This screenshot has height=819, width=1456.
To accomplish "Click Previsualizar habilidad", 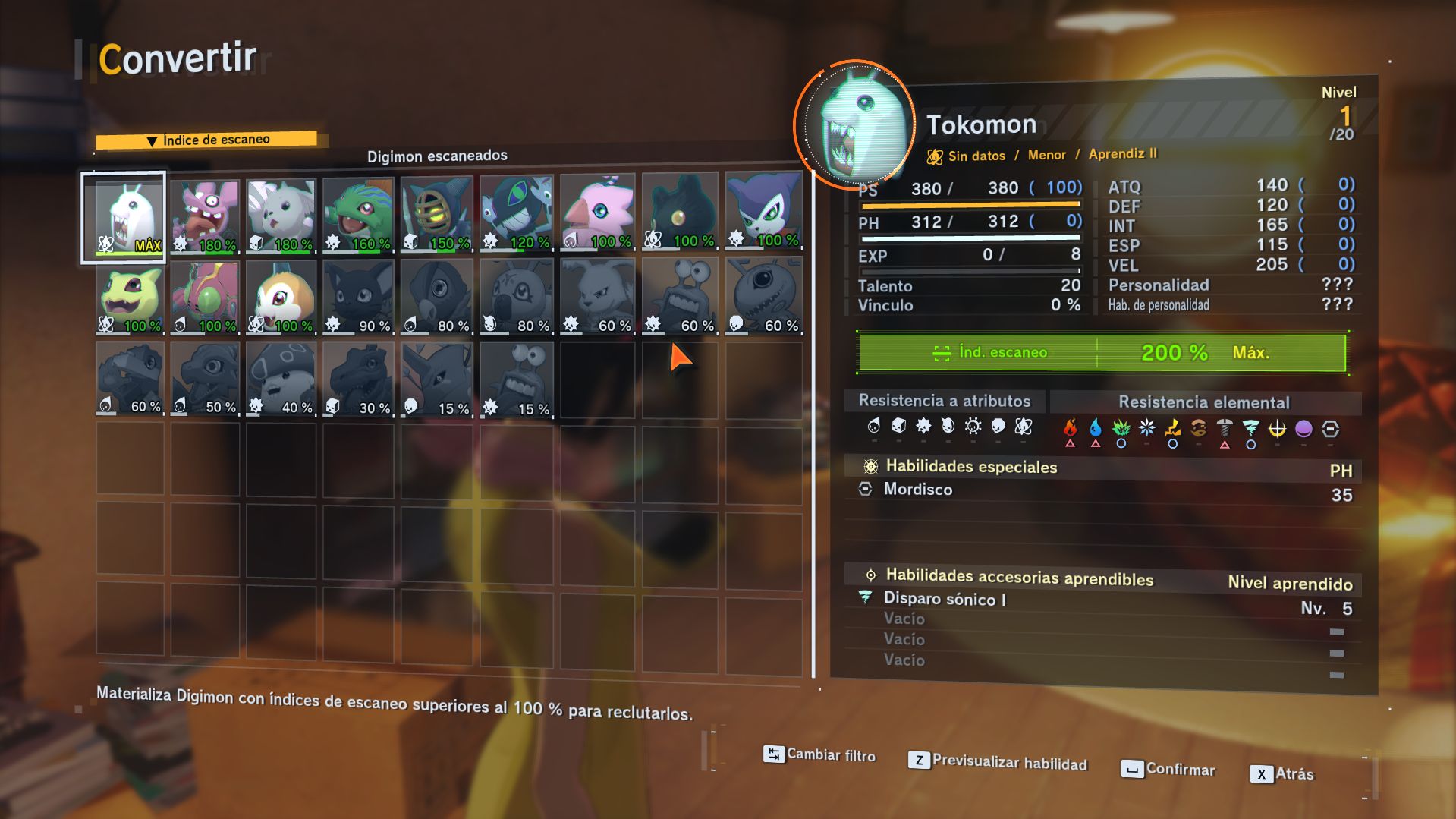I will pyautogui.click(x=998, y=762).
